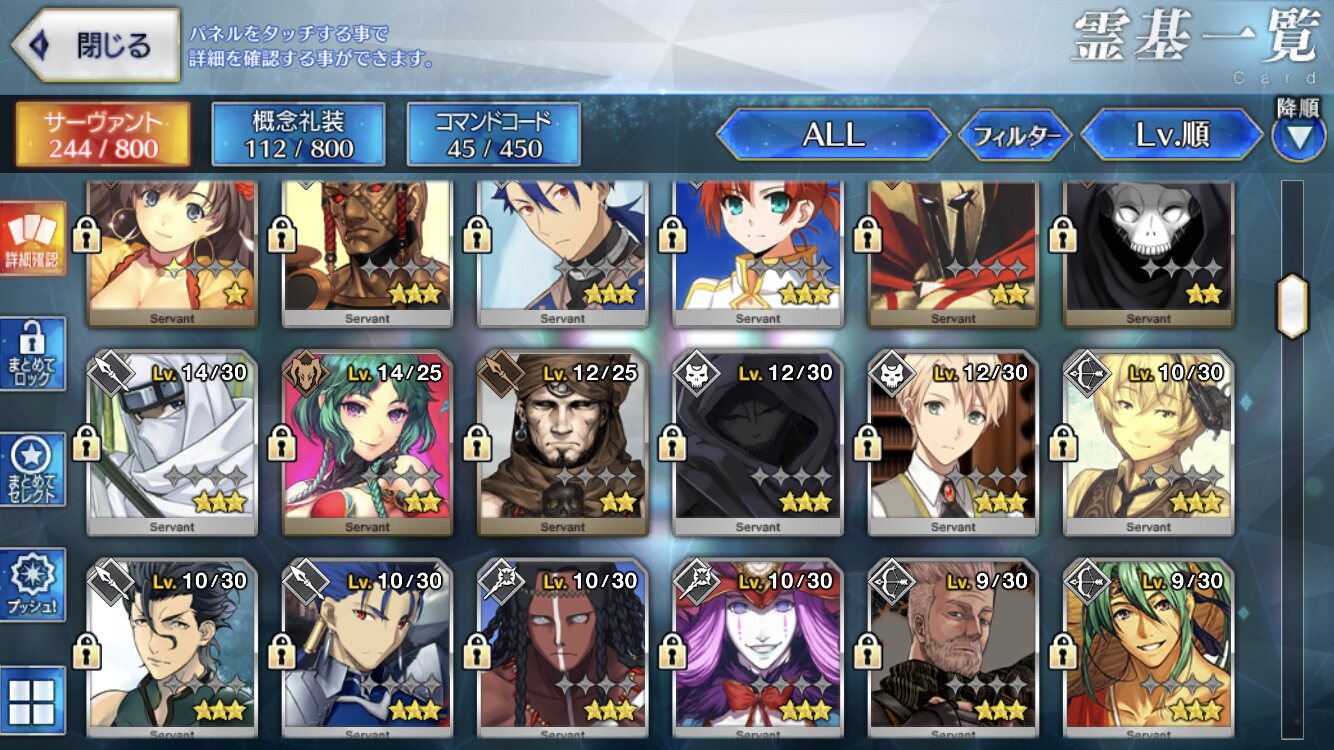Screen dimensions: 1334x750
Task: Select the green-haired servant Lv. 14/25 card
Action: coord(367,442)
